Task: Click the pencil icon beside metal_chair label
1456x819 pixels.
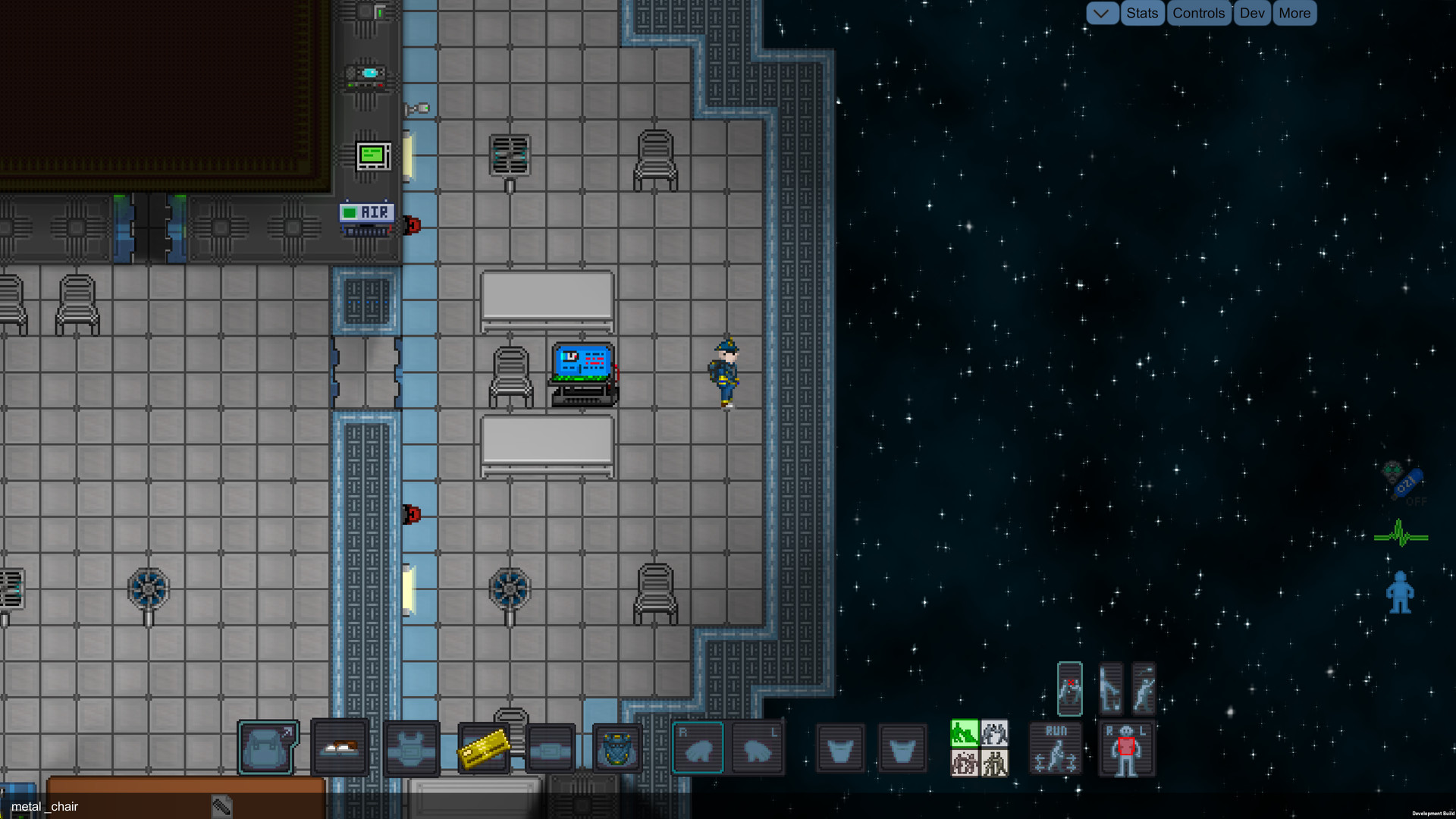Action: (220, 806)
